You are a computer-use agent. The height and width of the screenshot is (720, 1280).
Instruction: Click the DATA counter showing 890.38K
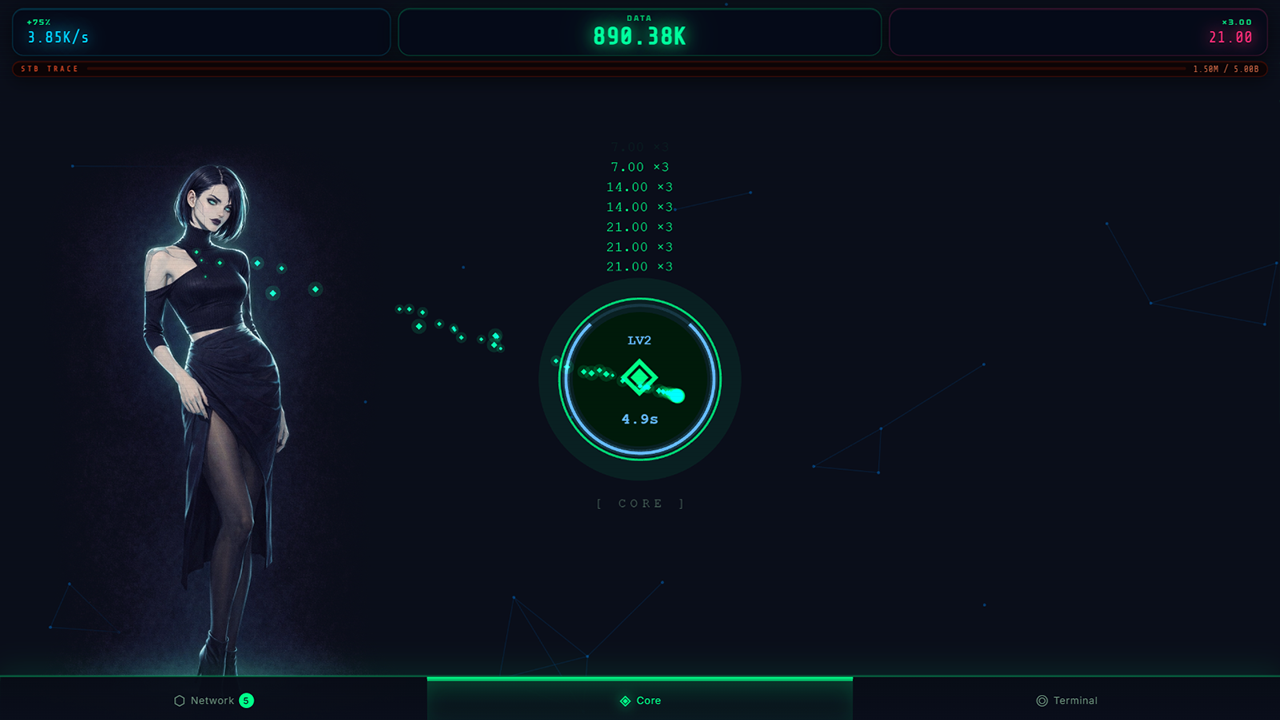pyautogui.click(x=640, y=36)
